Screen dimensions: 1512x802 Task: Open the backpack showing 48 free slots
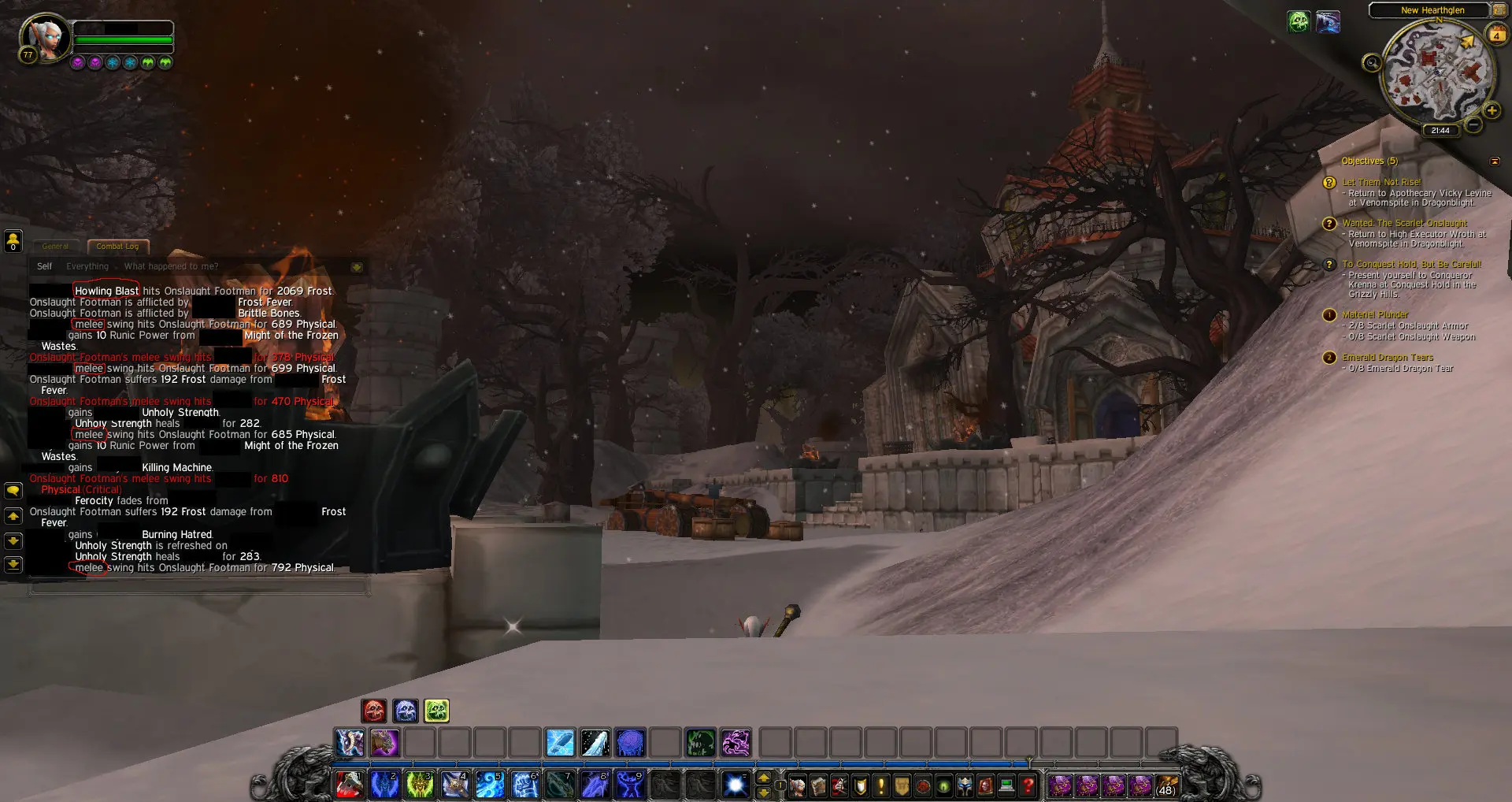click(x=1165, y=785)
